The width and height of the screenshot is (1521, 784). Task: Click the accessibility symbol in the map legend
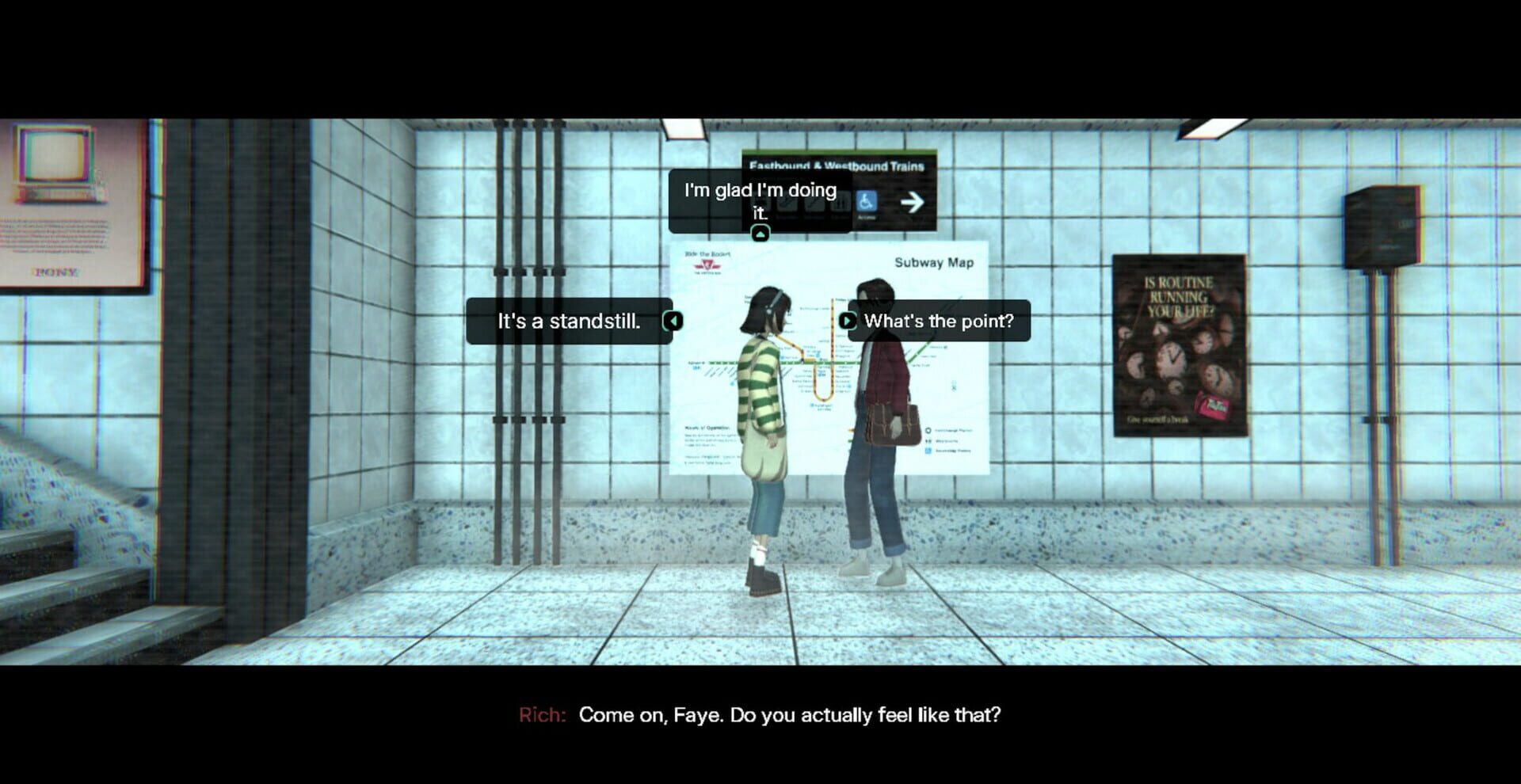tap(928, 452)
